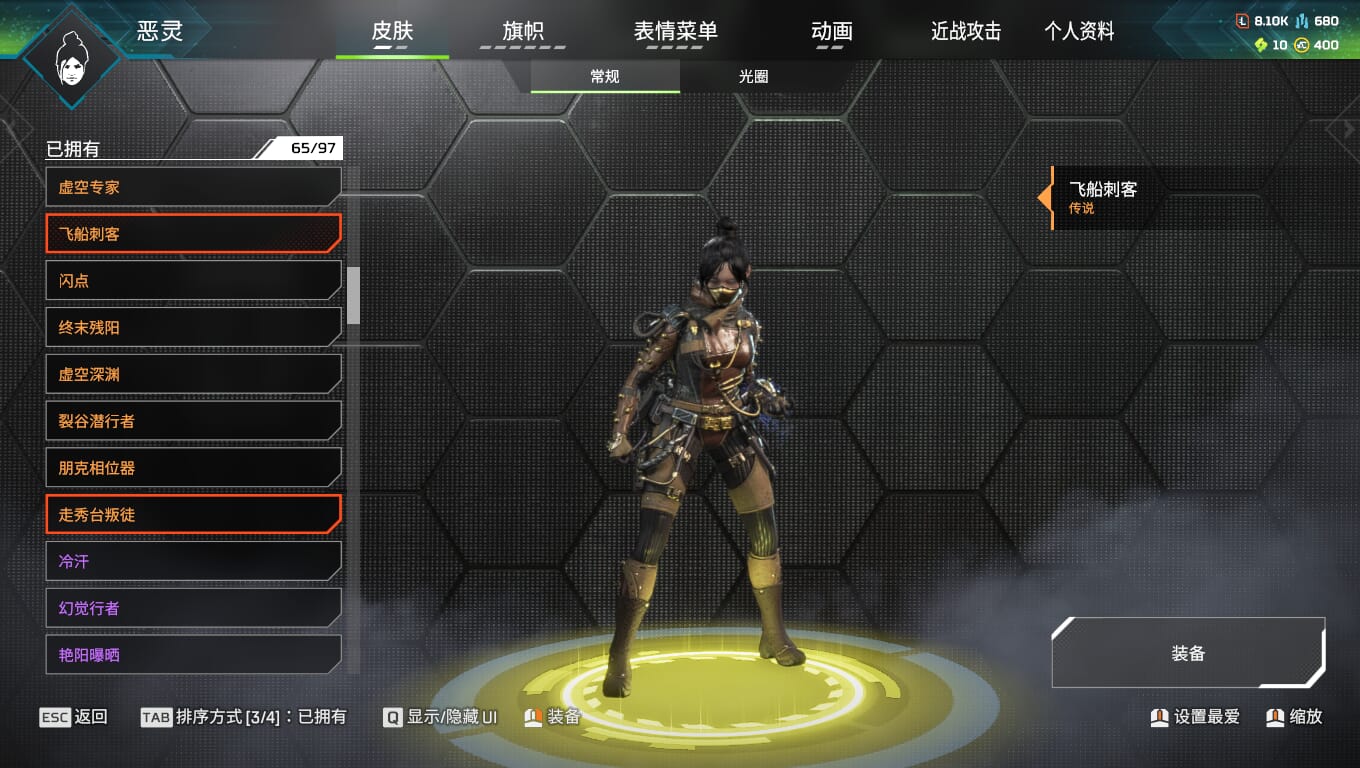Choose the 虚空深渊 skin
Image resolution: width=1360 pixels, height=768 pixels.
point(193,374)
